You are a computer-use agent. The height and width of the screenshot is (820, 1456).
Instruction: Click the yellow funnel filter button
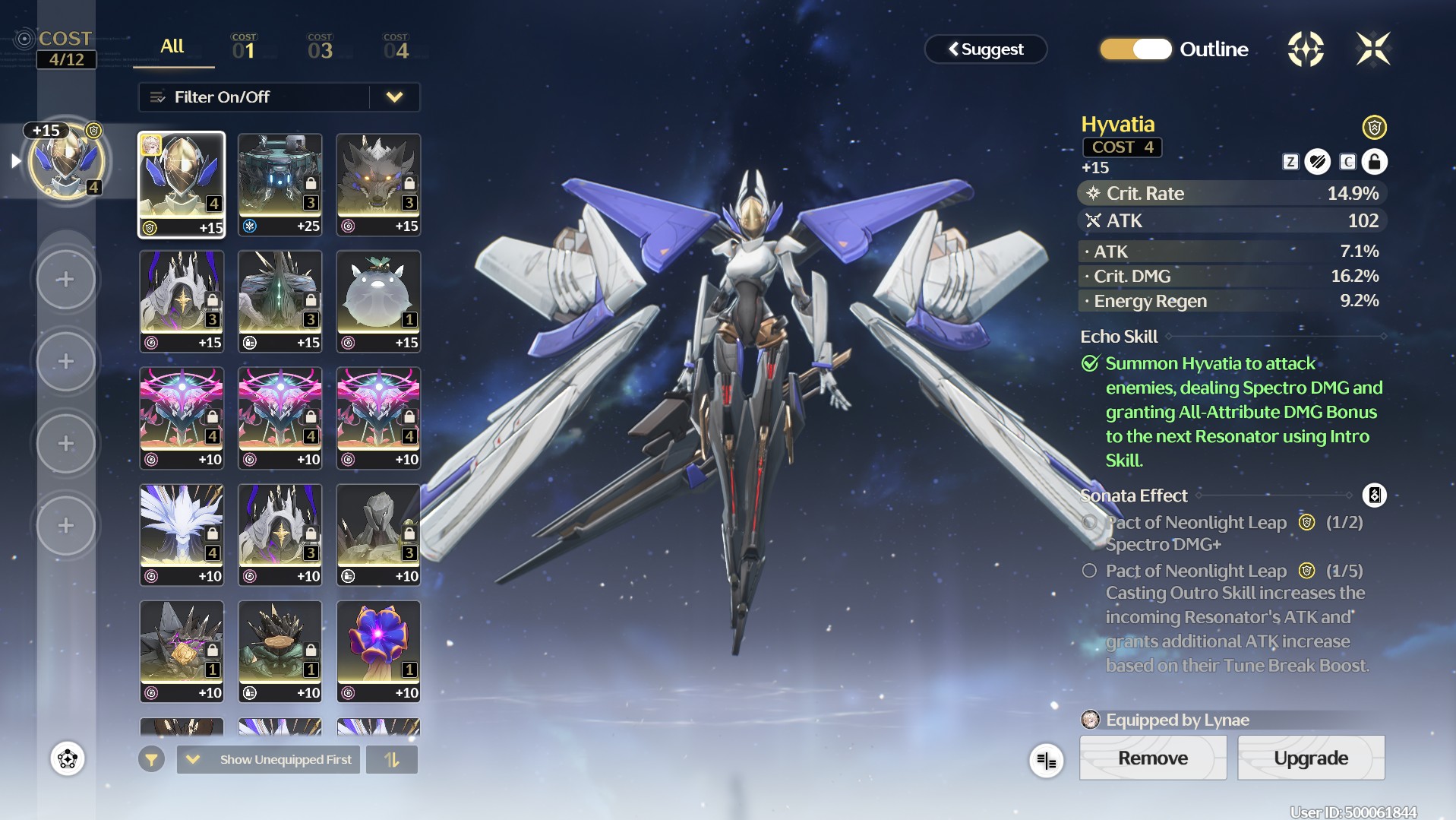click(x=151, y=759)
